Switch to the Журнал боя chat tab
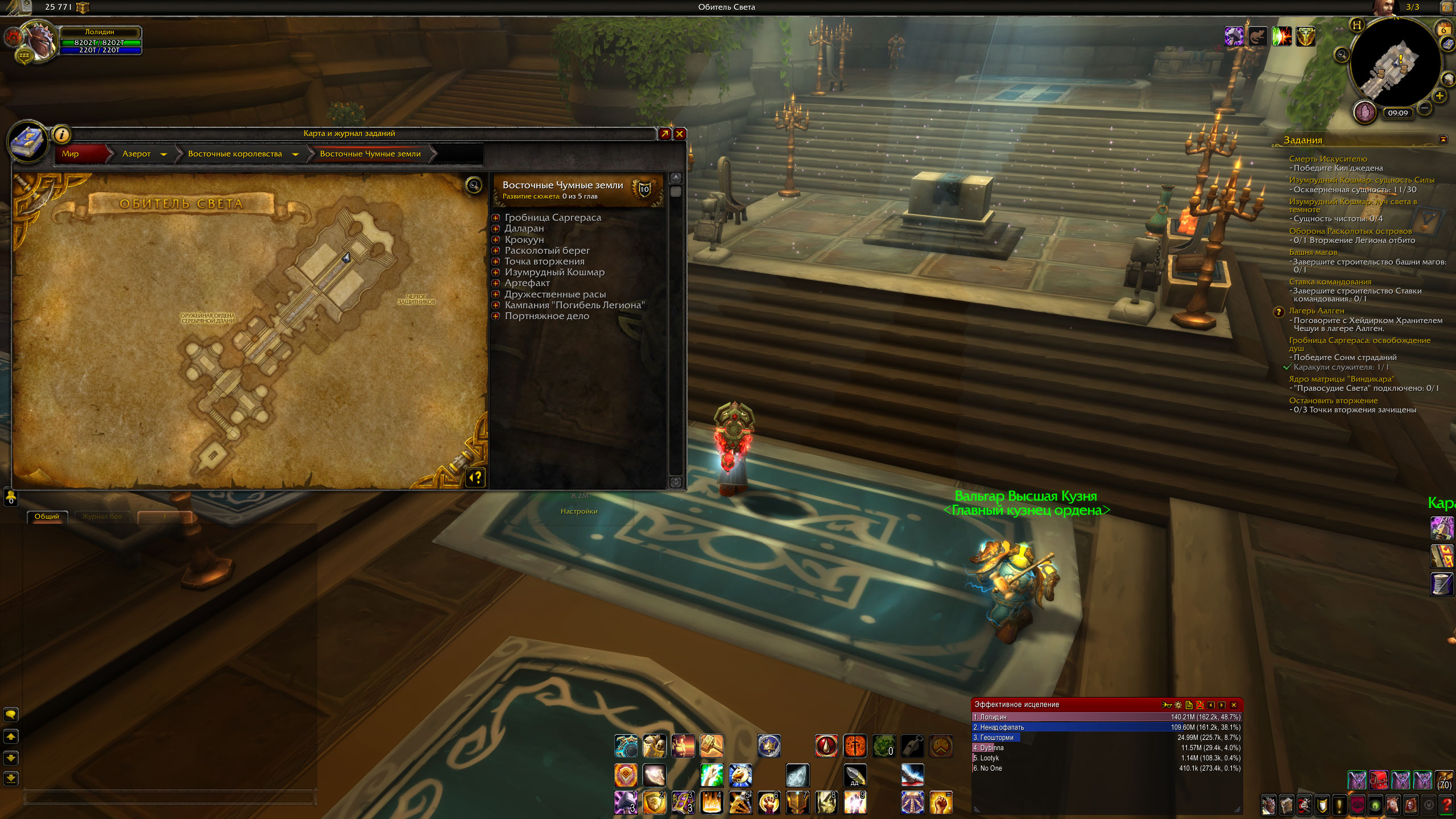The width and height of the screenshot is (1456, 819). (x=102, y=516)
